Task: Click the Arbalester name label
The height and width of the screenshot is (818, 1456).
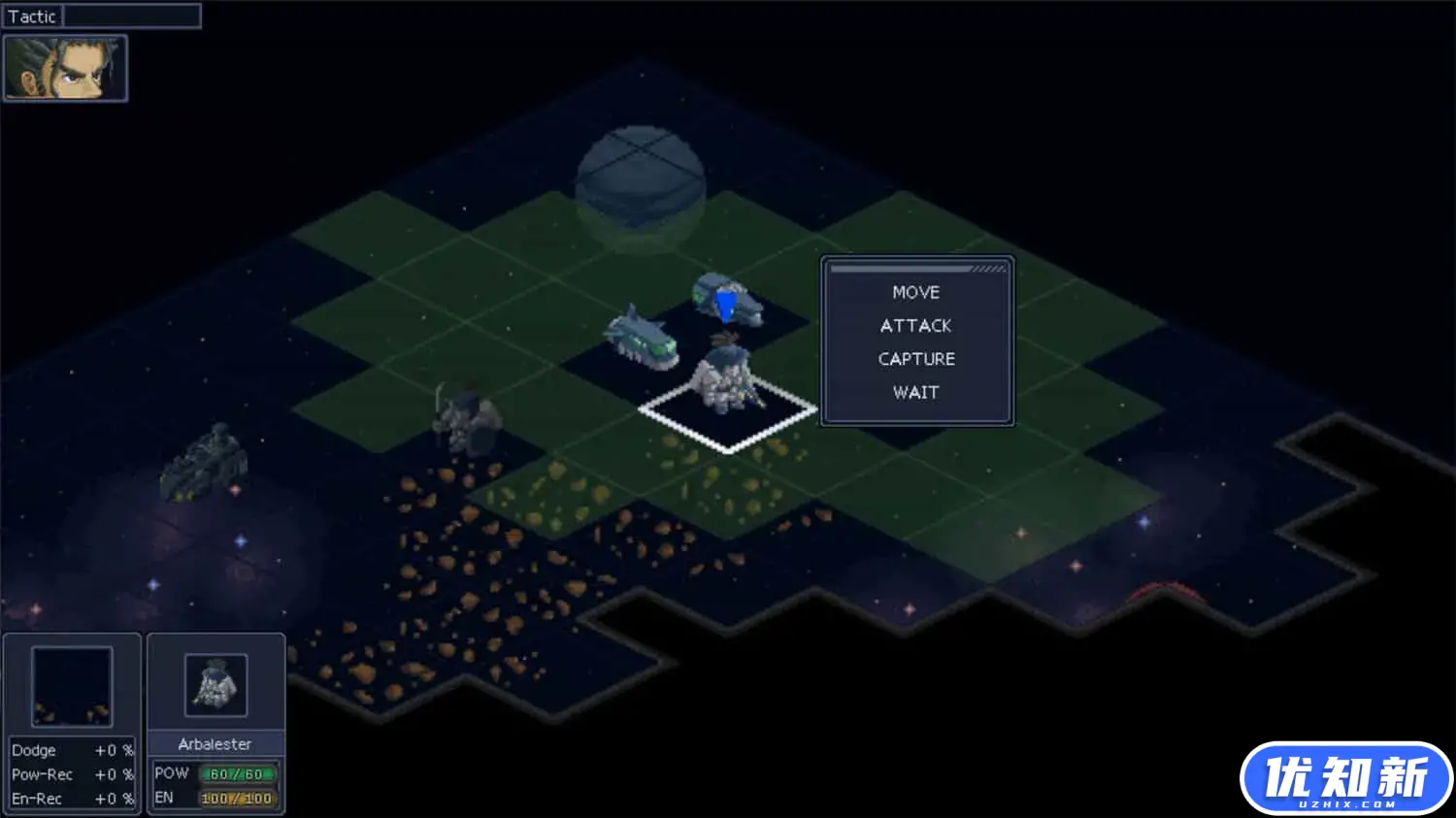Action: [x=215, y=743]
